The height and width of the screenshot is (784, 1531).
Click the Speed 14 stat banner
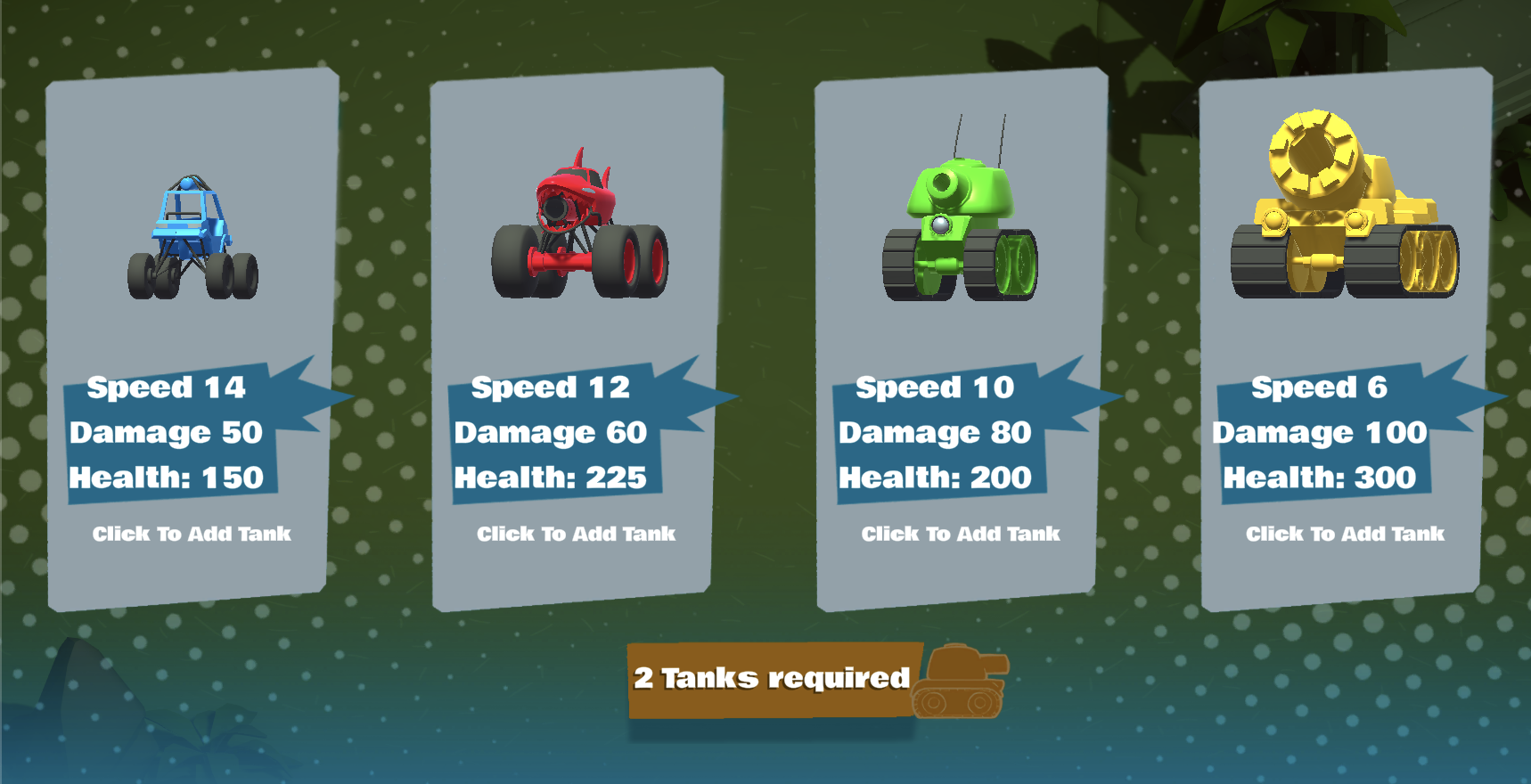166,388
